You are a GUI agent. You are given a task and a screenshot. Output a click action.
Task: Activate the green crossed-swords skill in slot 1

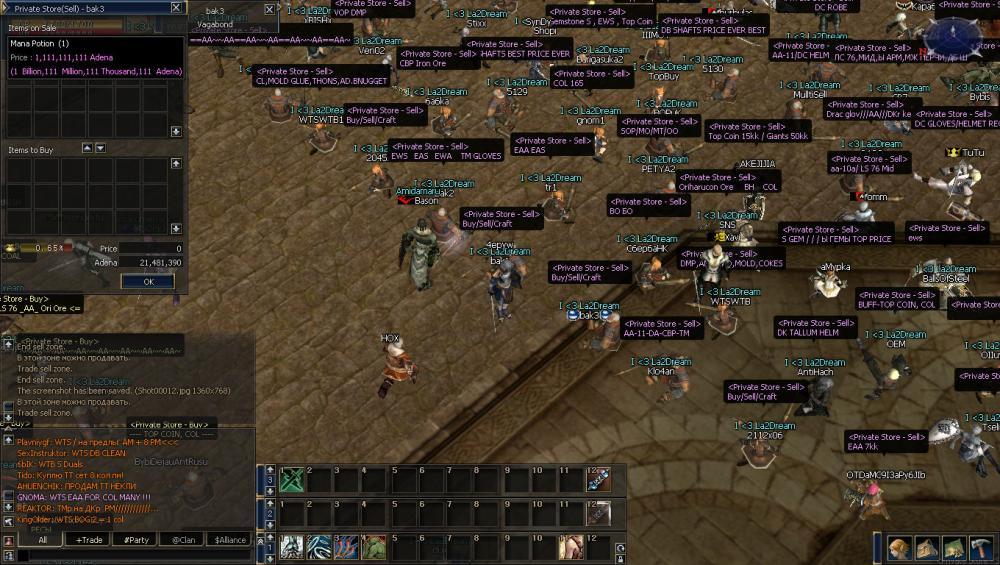click(291, 480)
